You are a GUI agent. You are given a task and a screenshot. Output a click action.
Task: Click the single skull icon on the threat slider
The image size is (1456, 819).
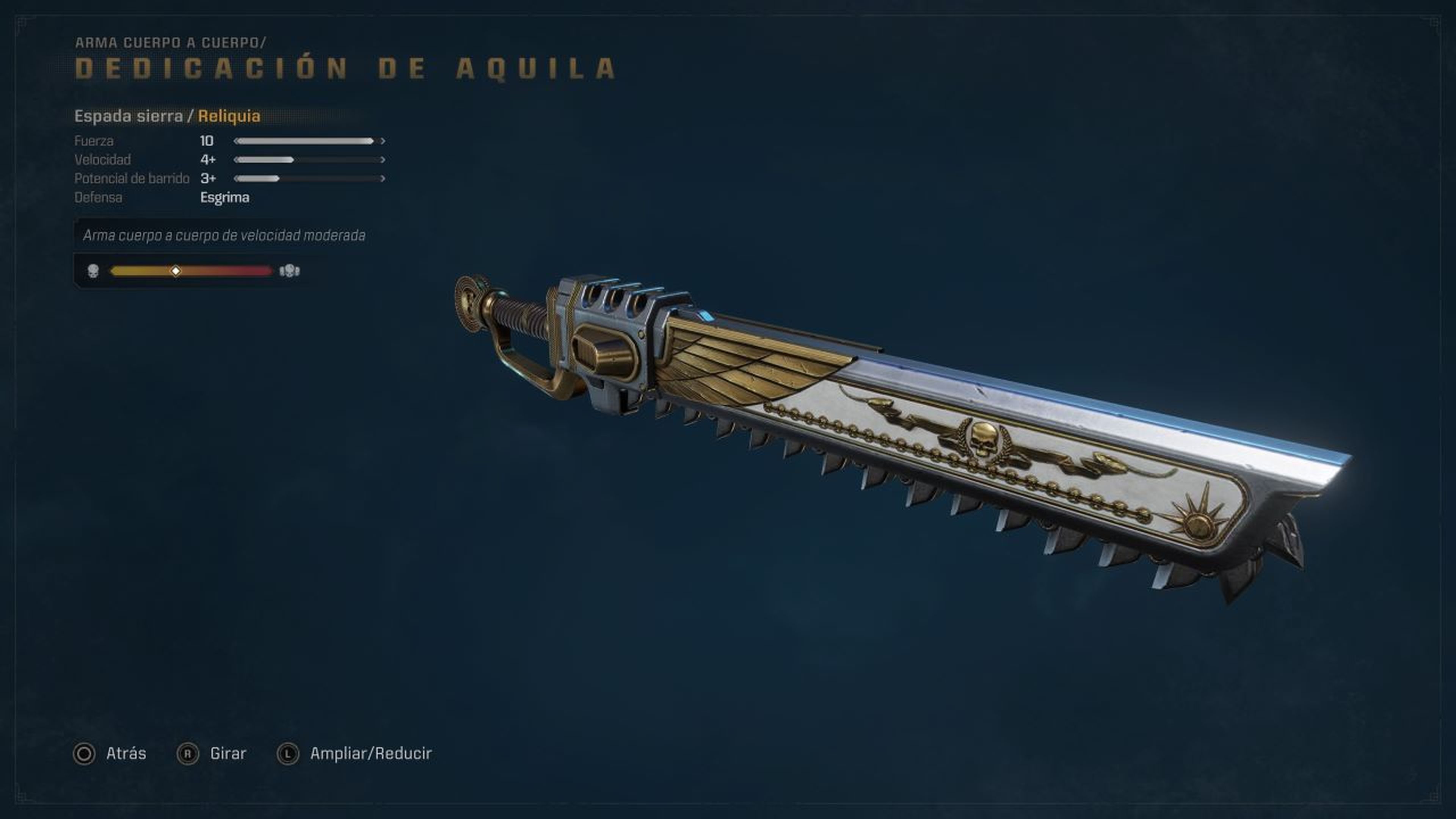pyautogui.click(x=94, y=270)
